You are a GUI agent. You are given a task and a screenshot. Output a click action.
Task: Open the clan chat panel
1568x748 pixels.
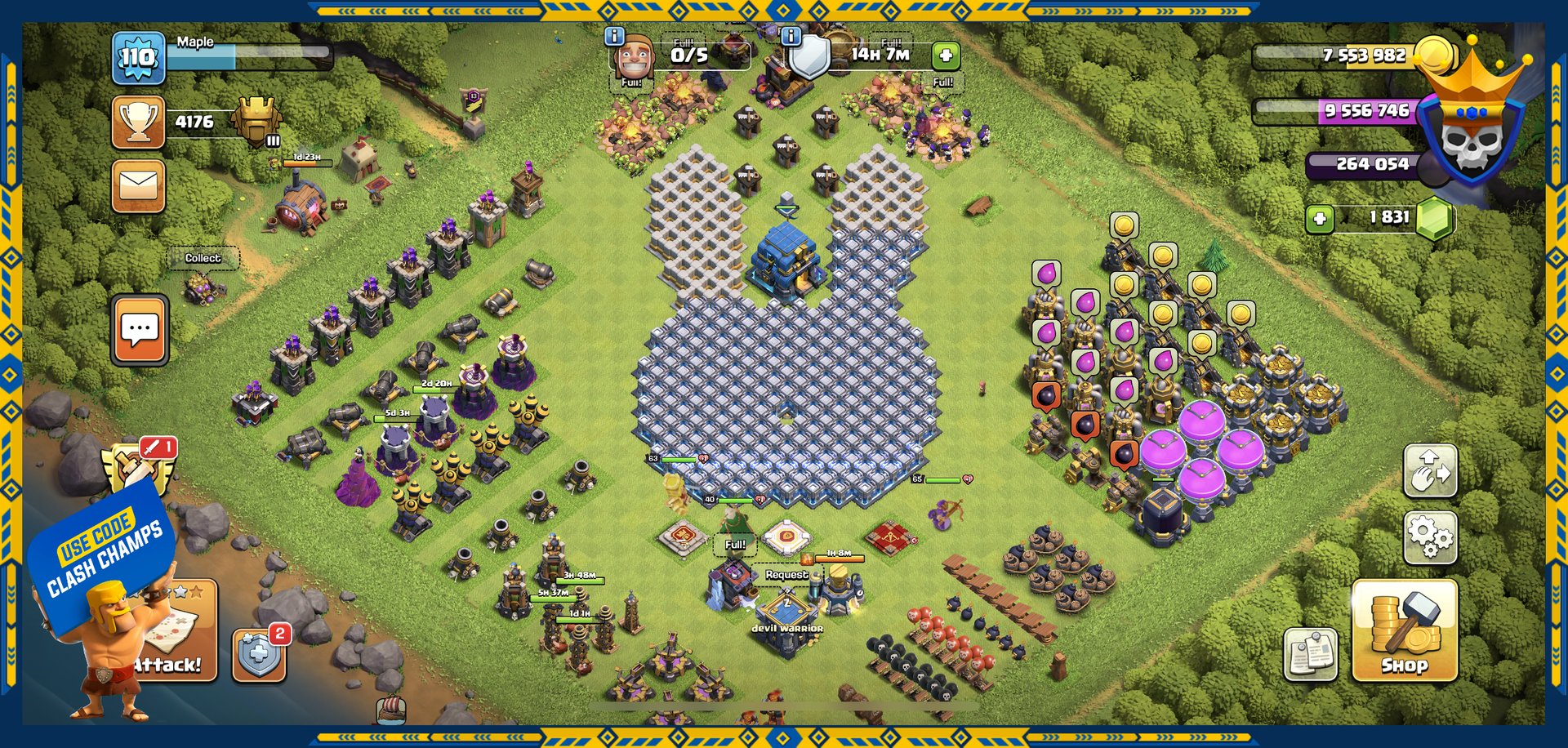point(140,329)
